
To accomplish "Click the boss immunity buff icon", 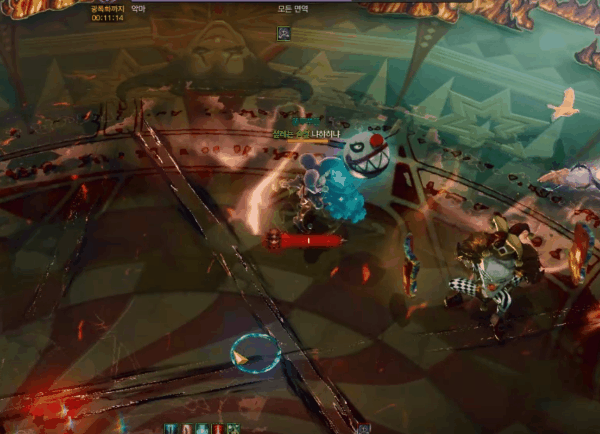I will tap(284, 32).
